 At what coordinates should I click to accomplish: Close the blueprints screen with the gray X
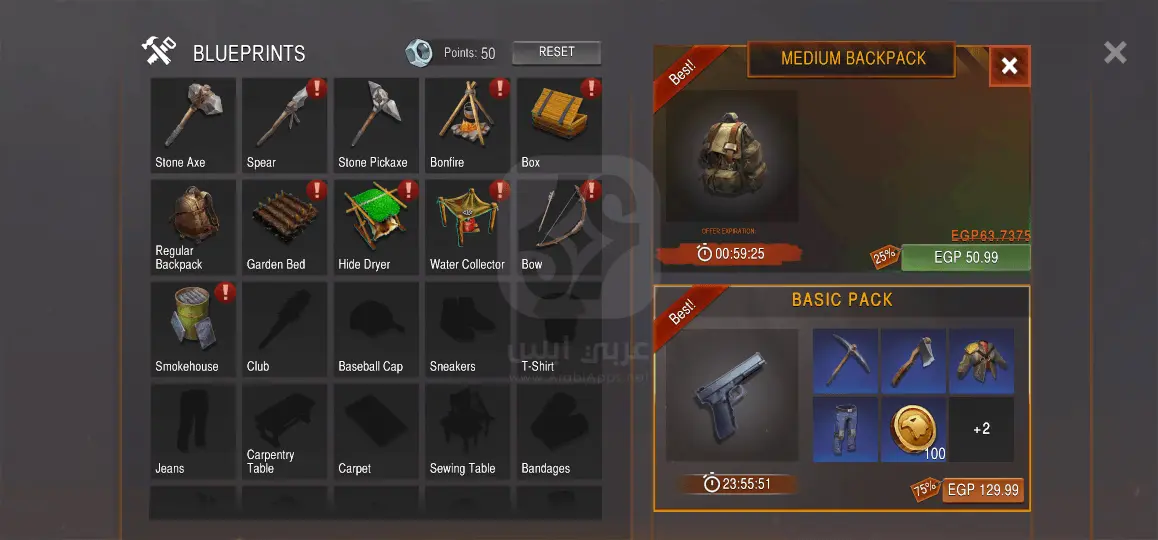point(1115,52)
